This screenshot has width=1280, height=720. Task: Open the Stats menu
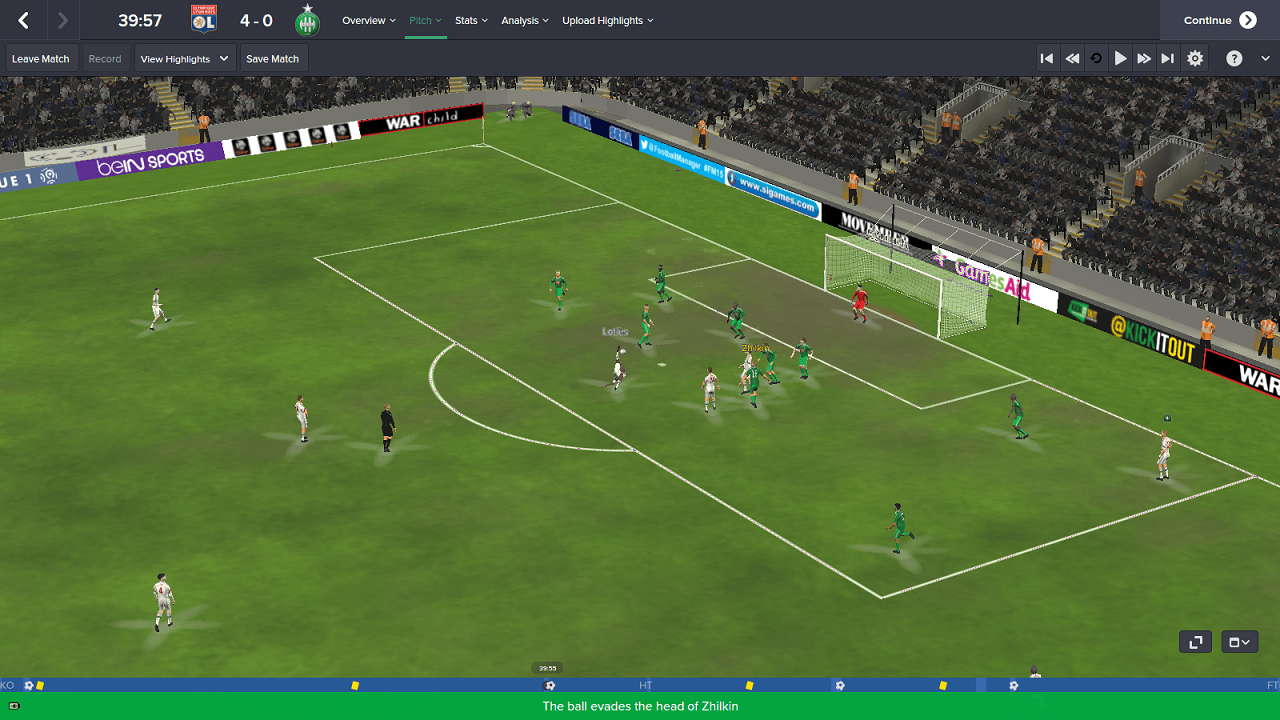[471, 20]
